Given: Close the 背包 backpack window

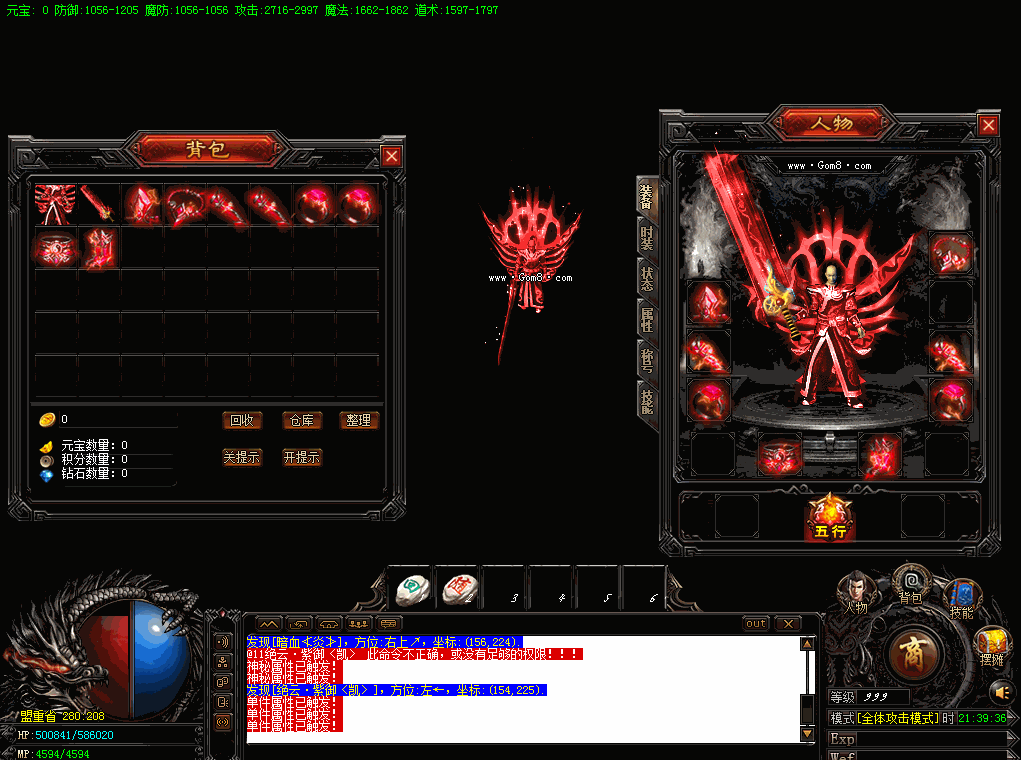Looking at the screenshot, I should [392, 156].
